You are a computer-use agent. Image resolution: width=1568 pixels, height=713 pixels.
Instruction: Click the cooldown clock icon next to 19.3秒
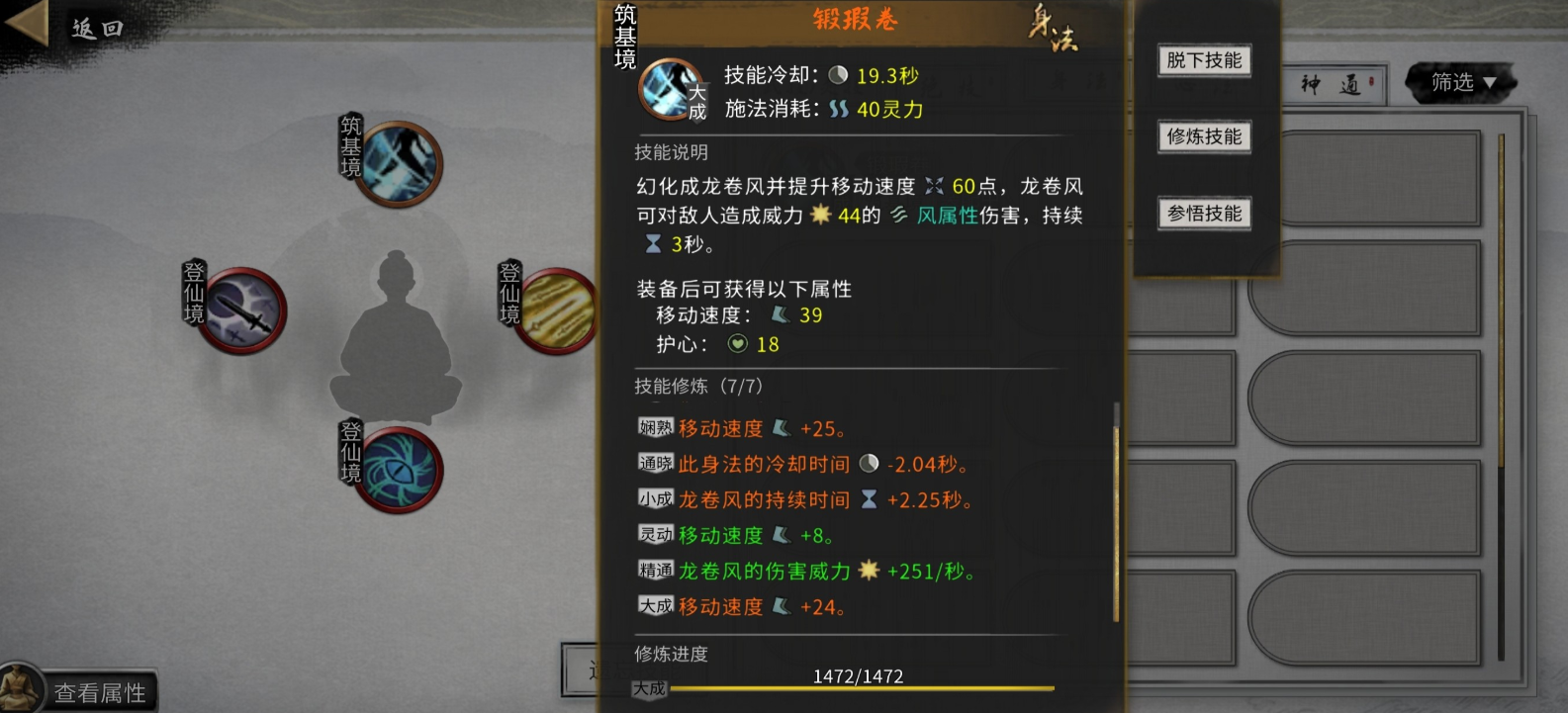click(x=838, y=74)
